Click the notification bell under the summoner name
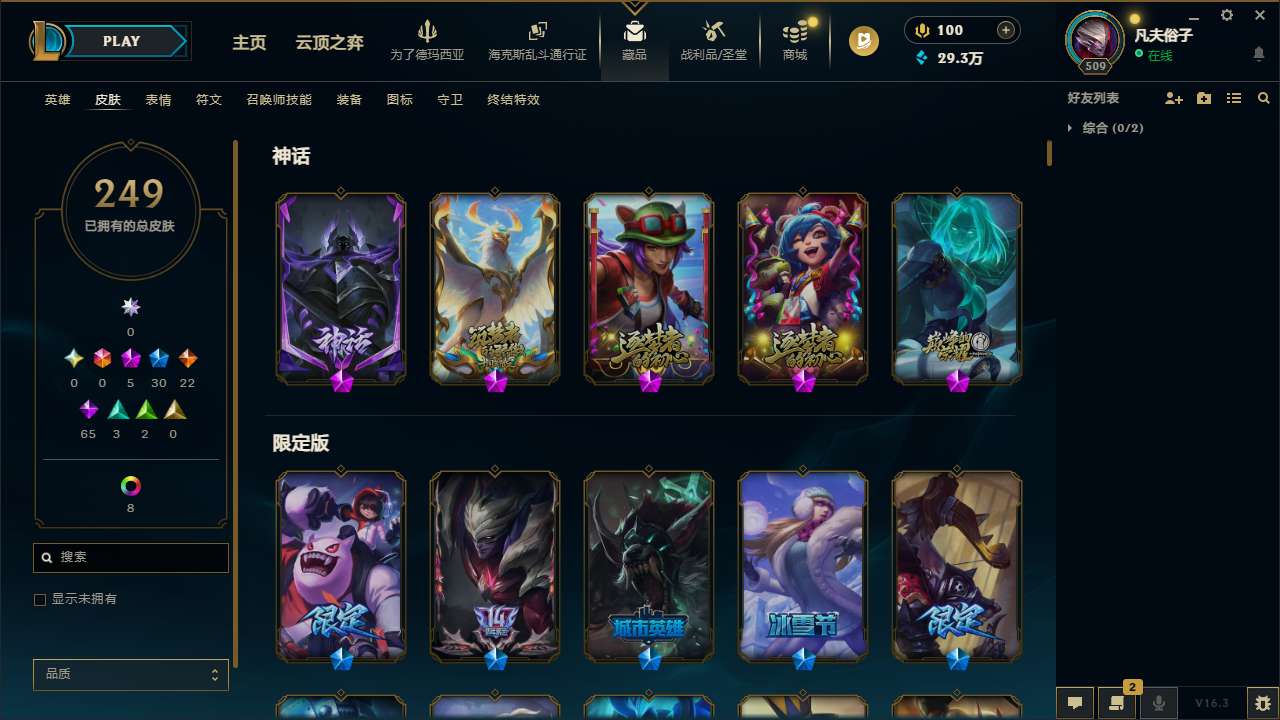The height and width of the screenshot is (720, 1280). pyautogui.click(x=1257, y=53)
